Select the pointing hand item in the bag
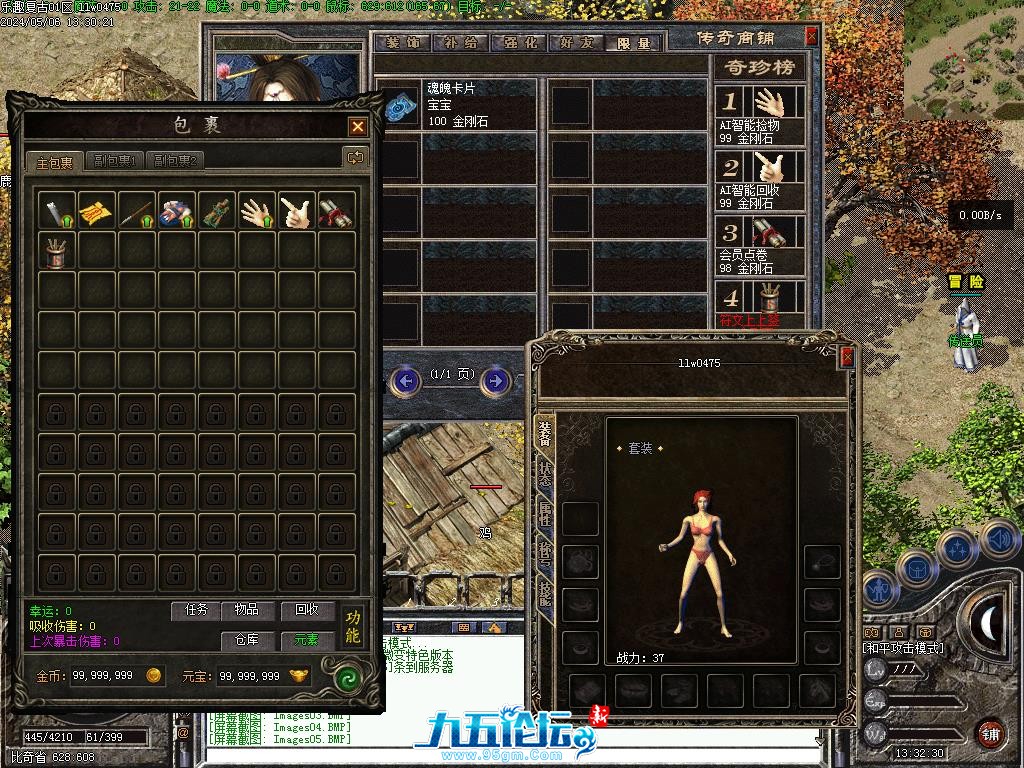The image size is (1024, 768). click(x=297, y=211)
